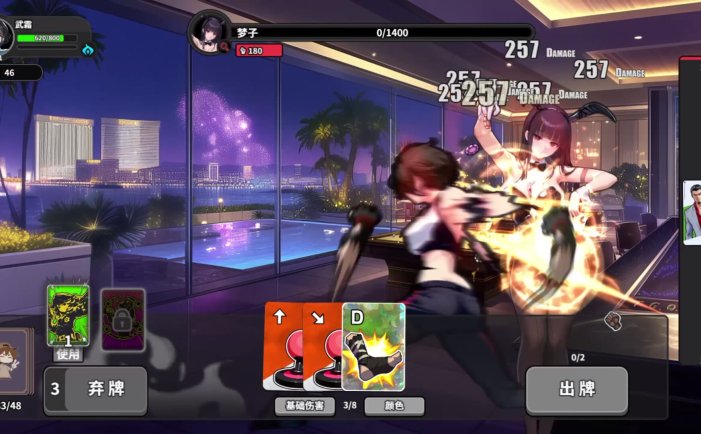Screen dimensions: 701x434
Task: Open the 武霜 player portrait
Action: tap(6, 37)
